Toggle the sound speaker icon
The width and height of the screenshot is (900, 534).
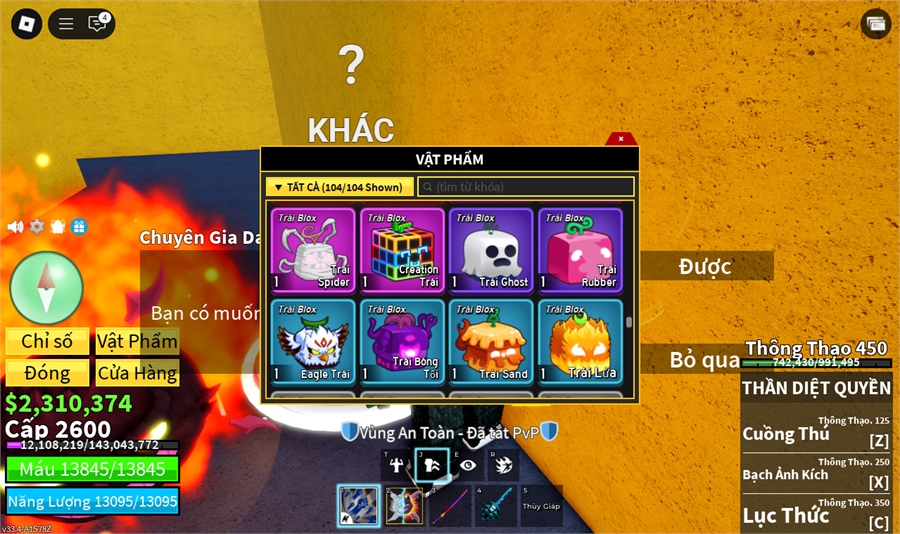point(15,227)
